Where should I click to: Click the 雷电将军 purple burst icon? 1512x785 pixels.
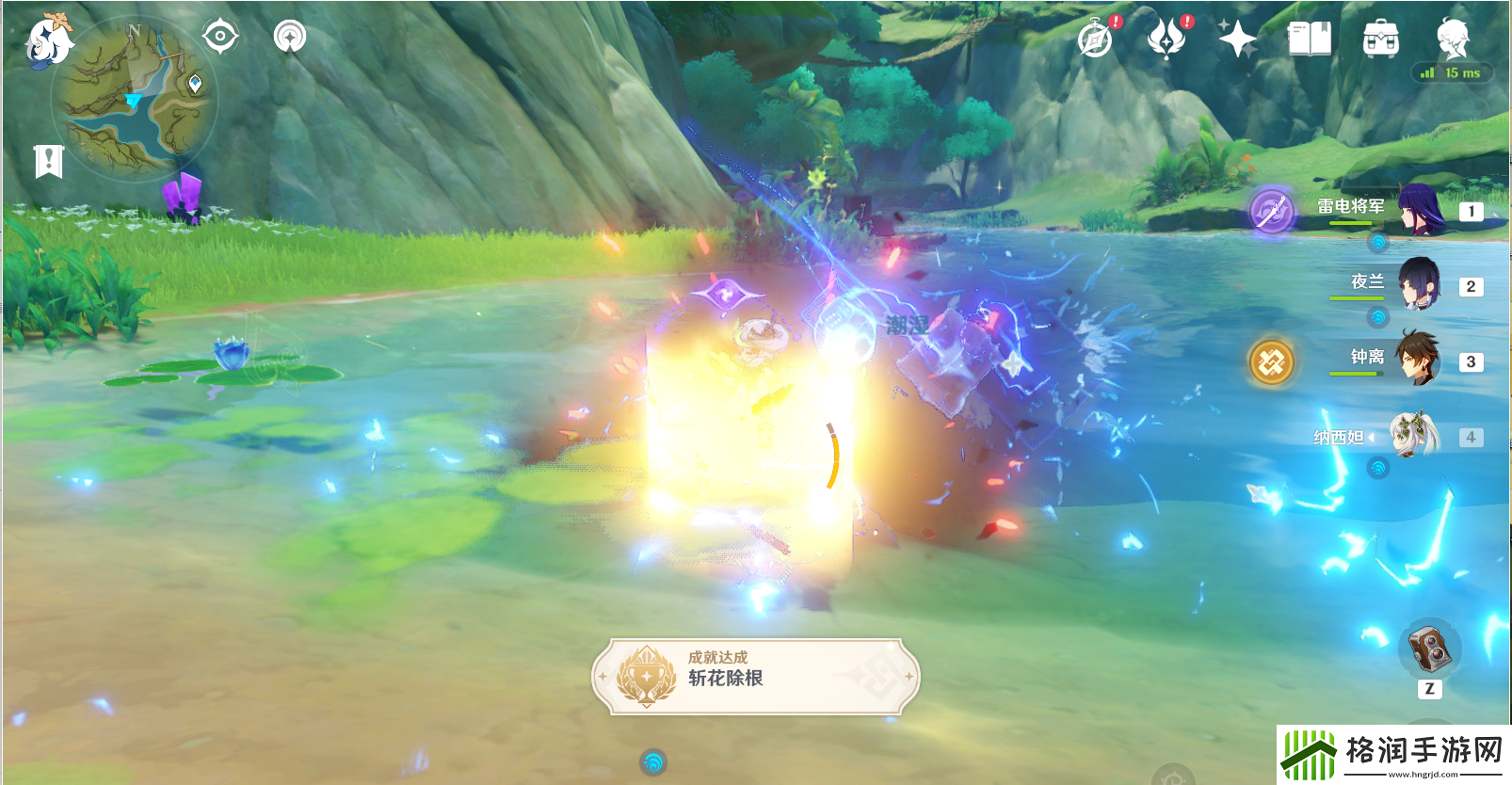[x=1271, y=210]
